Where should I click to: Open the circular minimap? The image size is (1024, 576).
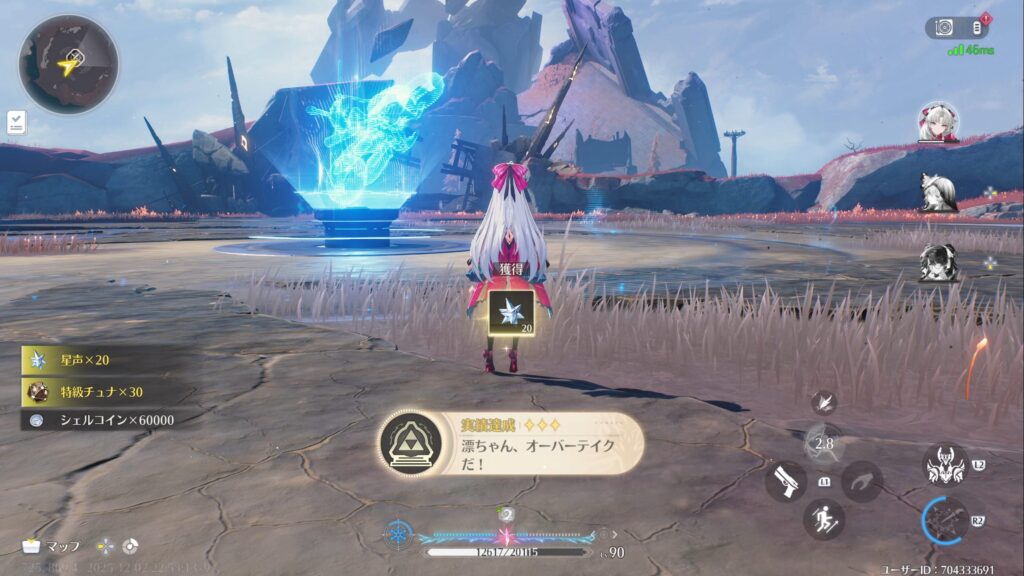68,64
